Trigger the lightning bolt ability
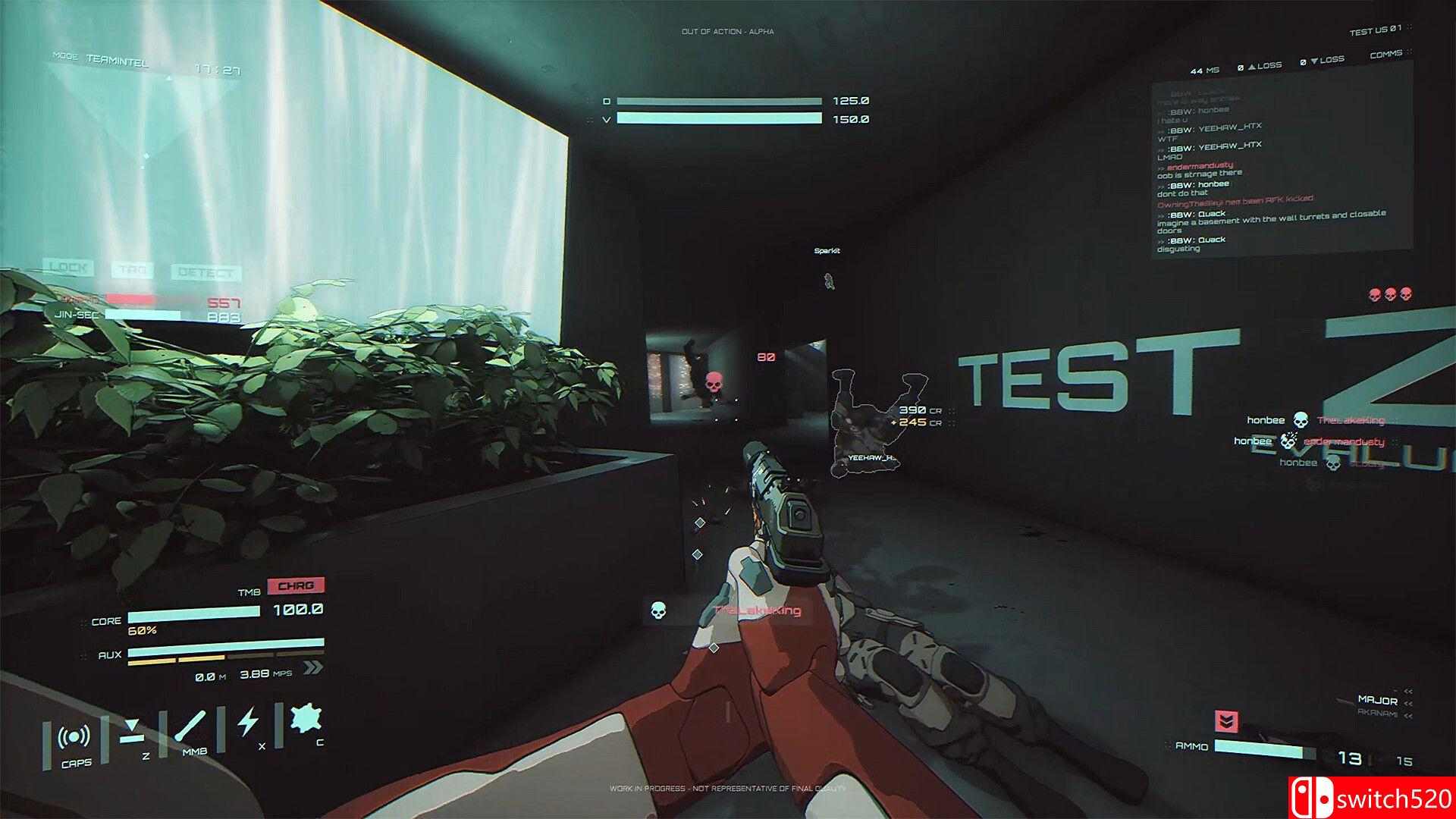Screen dimensions: 1456x819 (248, 722)
